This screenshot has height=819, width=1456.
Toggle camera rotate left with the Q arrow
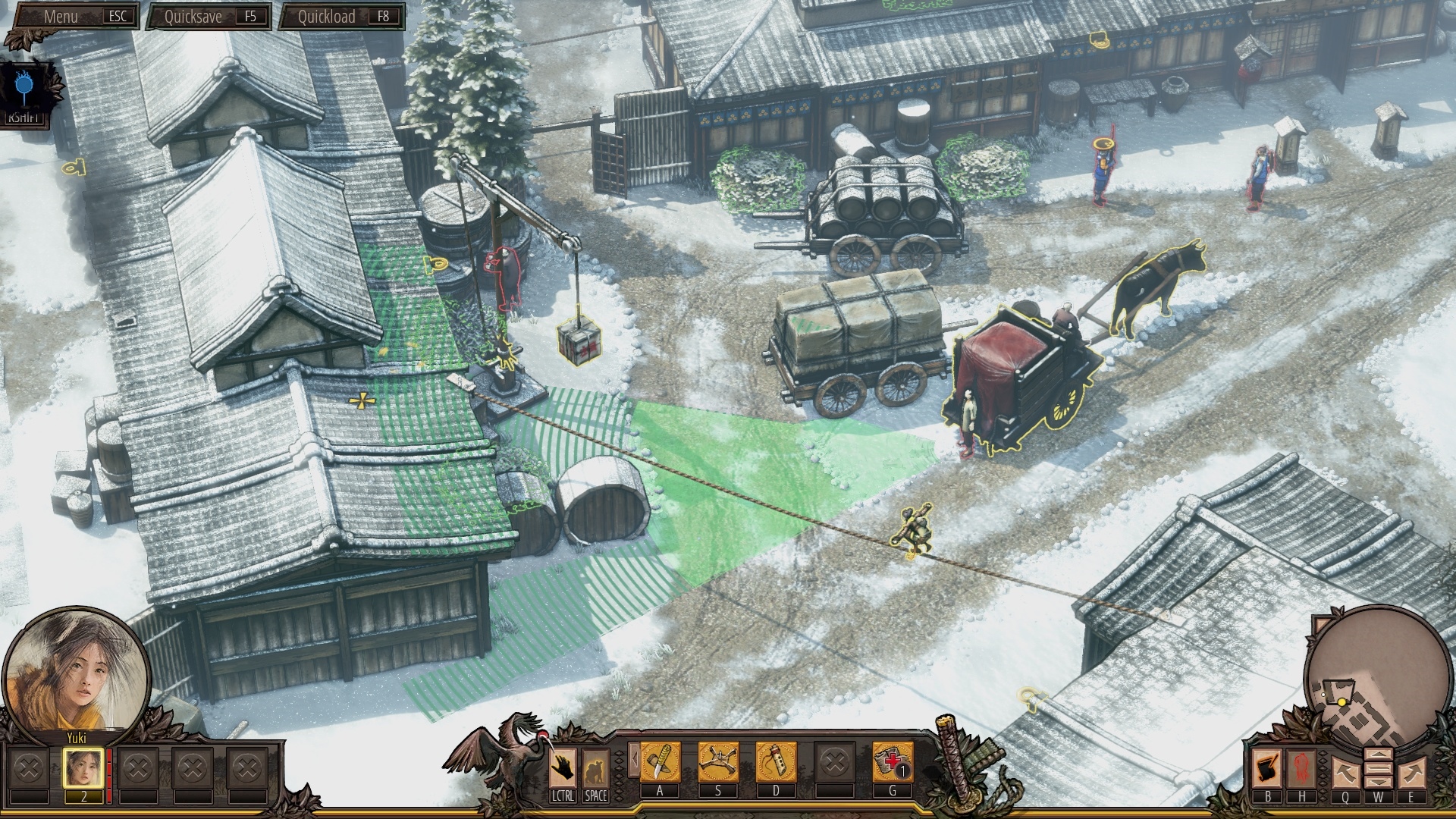pos(1345,773)
